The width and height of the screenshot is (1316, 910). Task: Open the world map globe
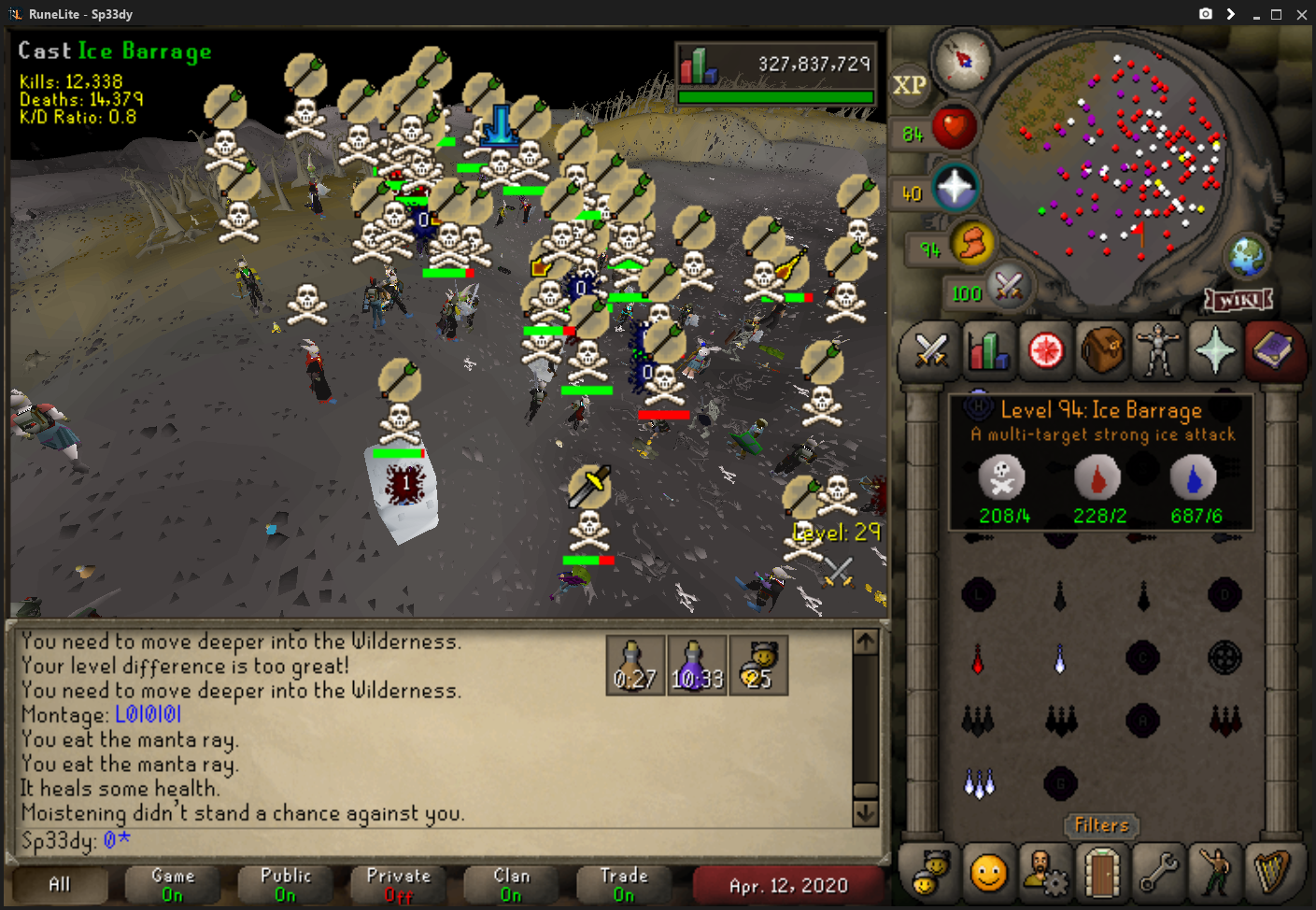click(x=1247, y=256)
